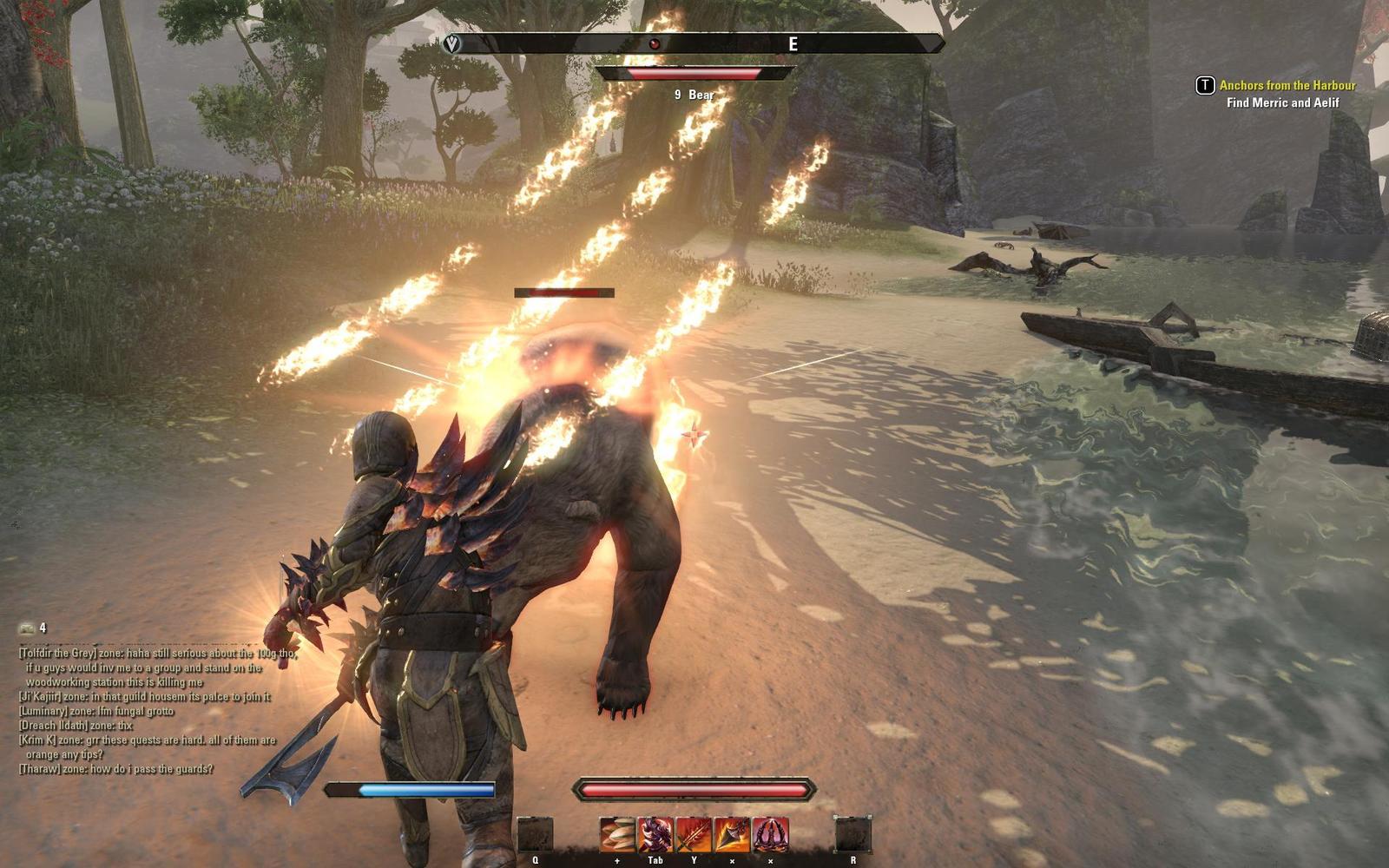The height and width of the screenshot is (868, 1389).
Task: Click the empty ultimate slot above R
Action: 852,835
